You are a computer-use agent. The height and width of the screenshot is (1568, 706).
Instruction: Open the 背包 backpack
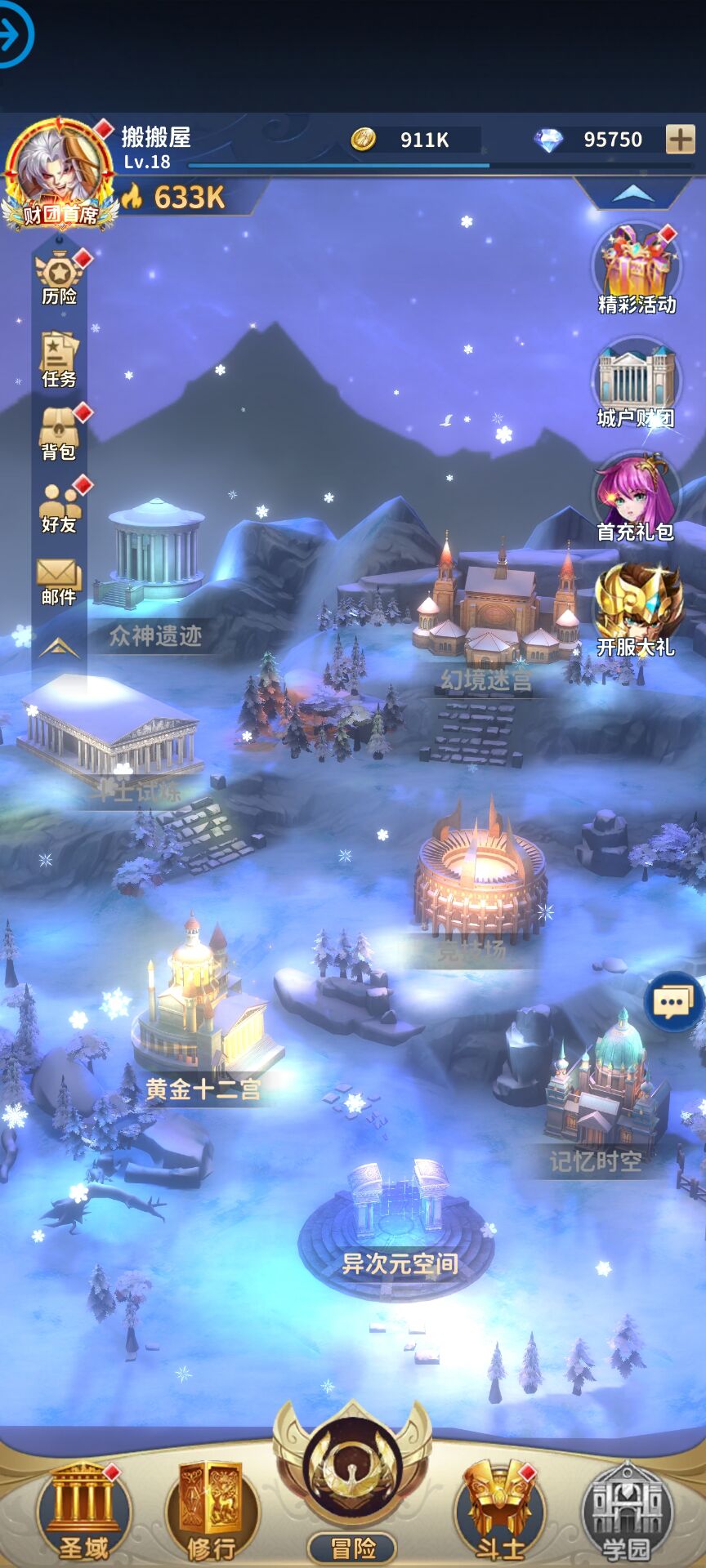point(59,433)
